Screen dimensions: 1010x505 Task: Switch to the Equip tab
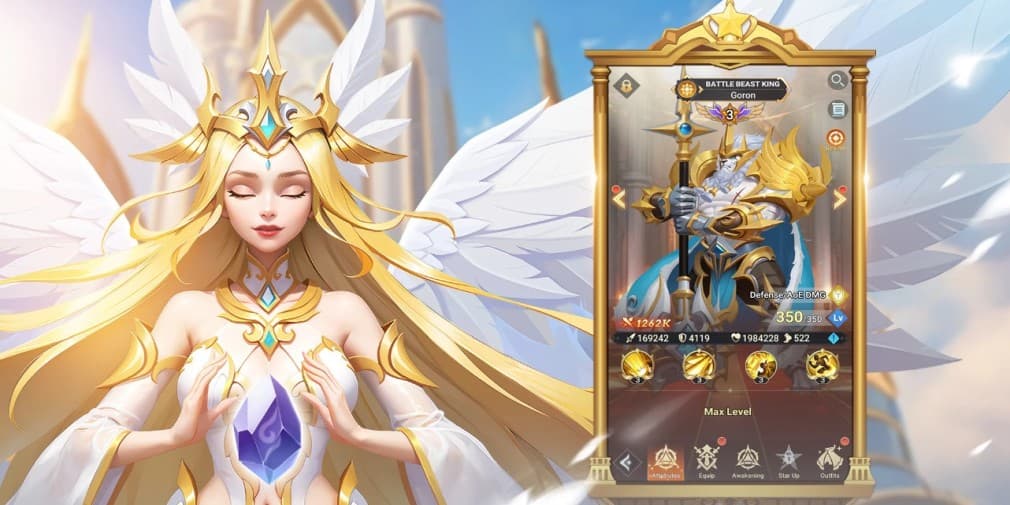[x=707, y=461]
